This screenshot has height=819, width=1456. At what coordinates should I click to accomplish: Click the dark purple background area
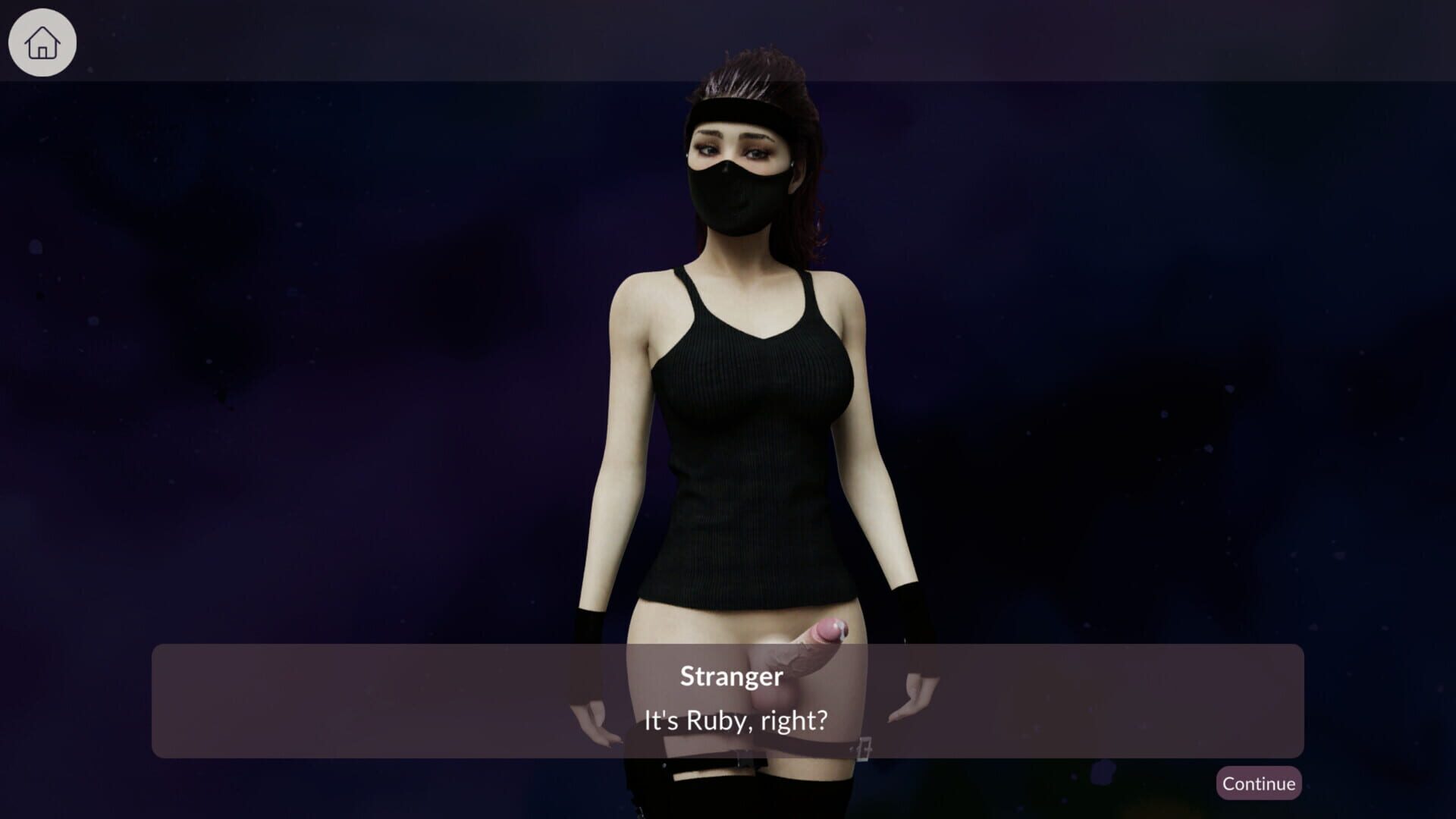pyautogui.click(x=303, y=303)
